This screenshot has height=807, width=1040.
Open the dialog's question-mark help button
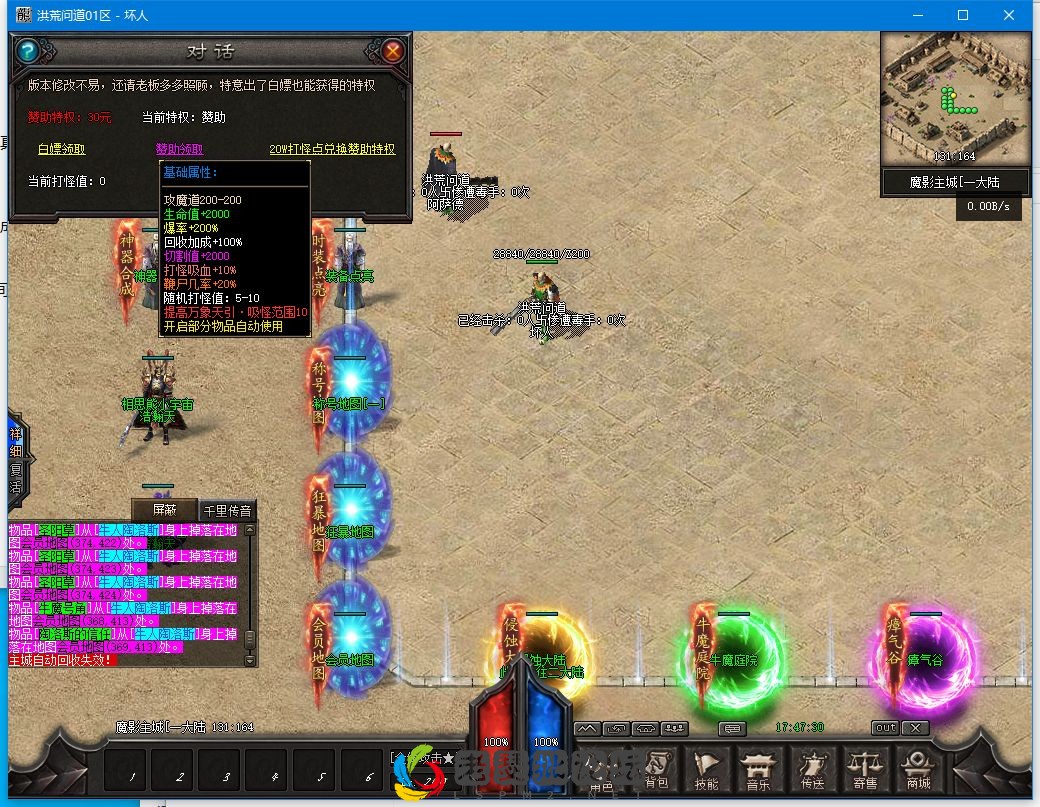(x=28, y=50)
